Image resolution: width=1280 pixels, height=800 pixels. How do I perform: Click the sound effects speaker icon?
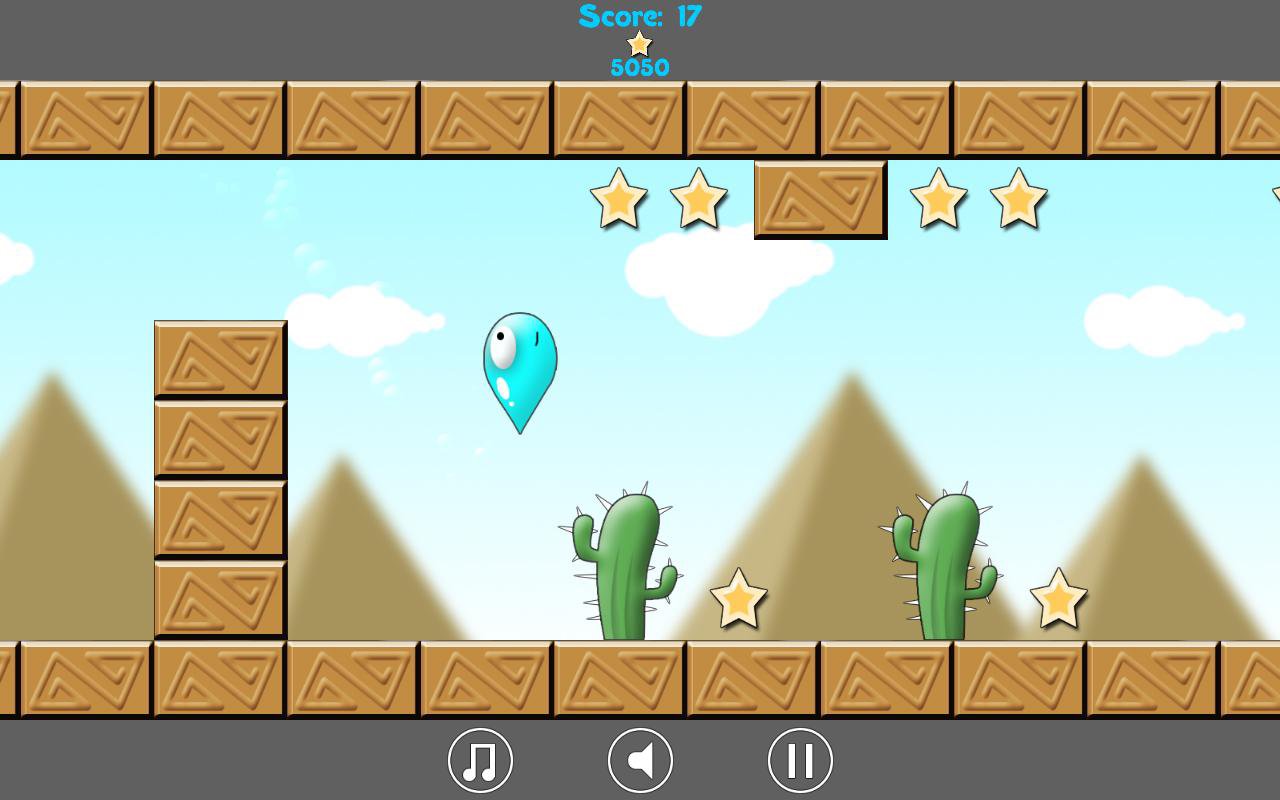640,760
